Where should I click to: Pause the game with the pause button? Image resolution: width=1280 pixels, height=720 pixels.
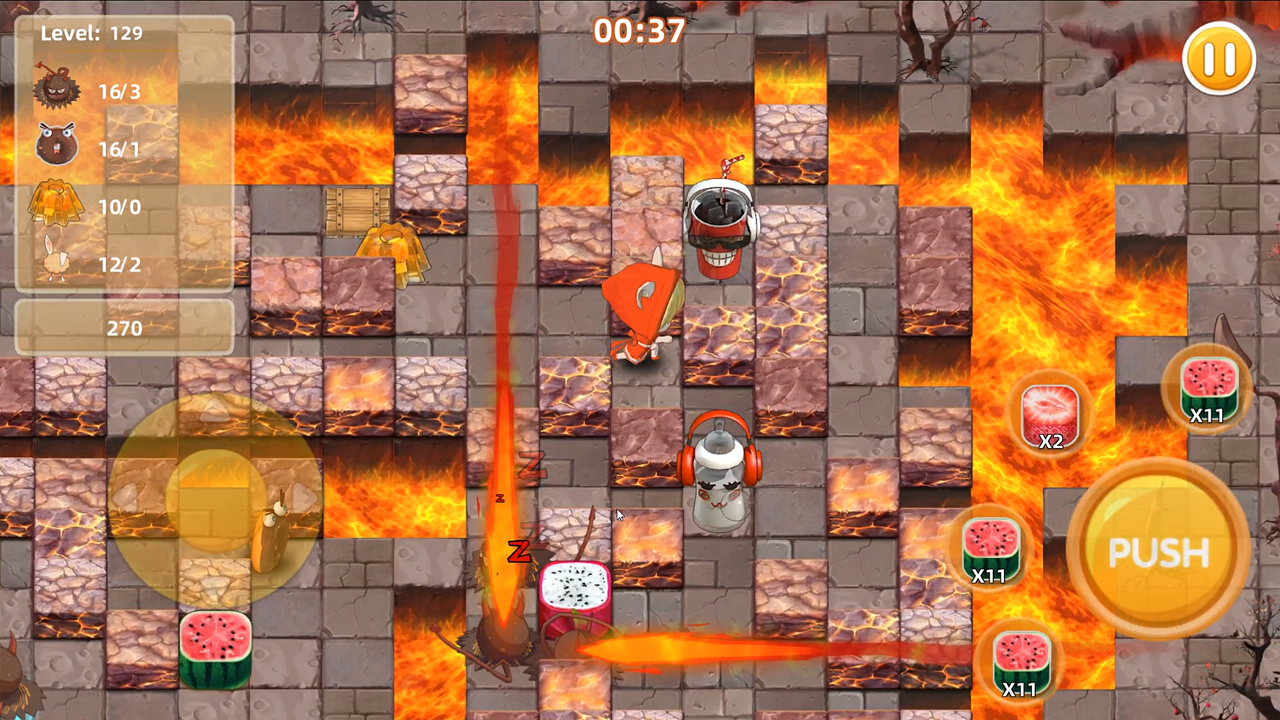(1218, 60)
